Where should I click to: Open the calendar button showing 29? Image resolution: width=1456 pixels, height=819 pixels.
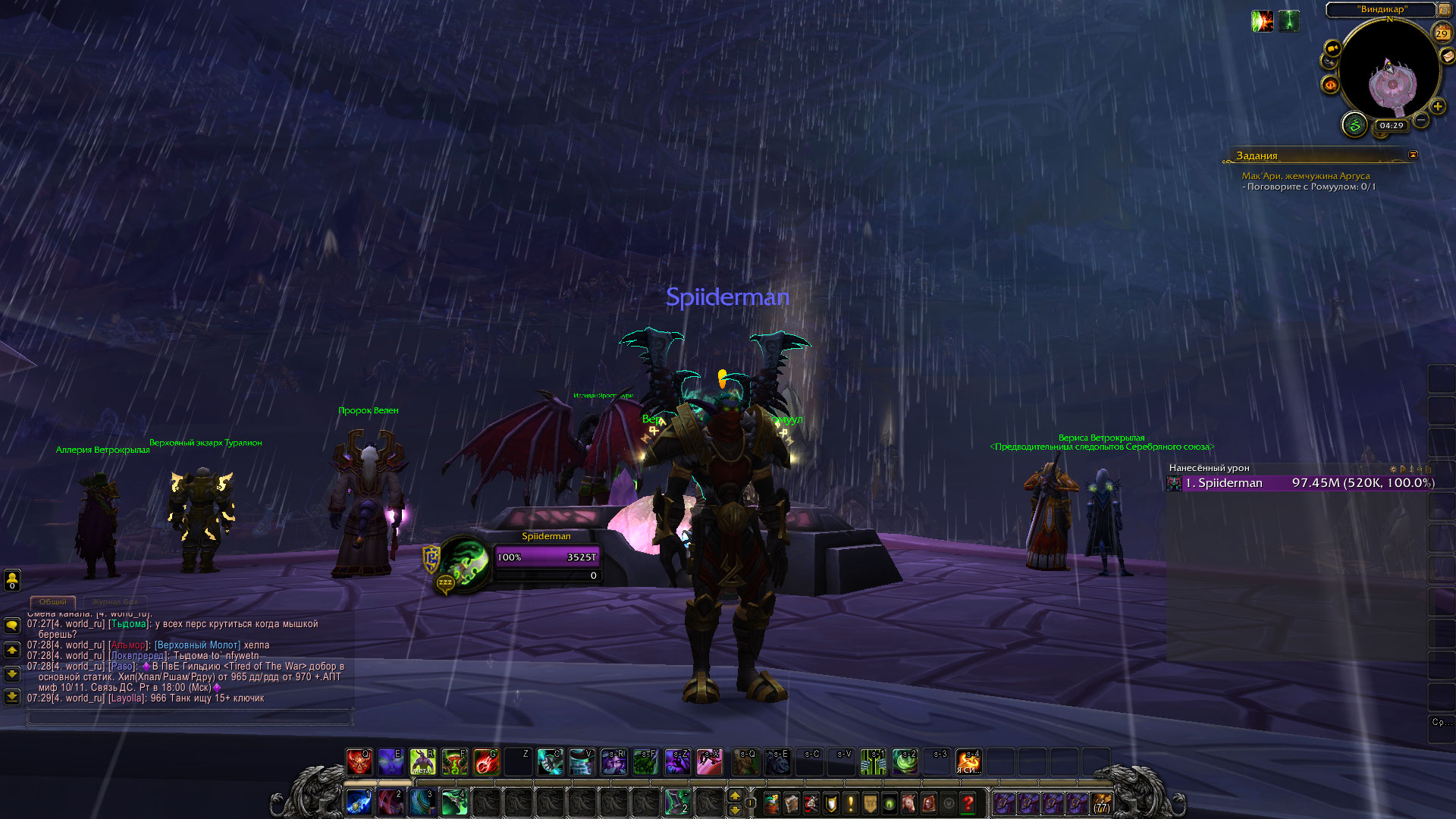point(1442,33)
